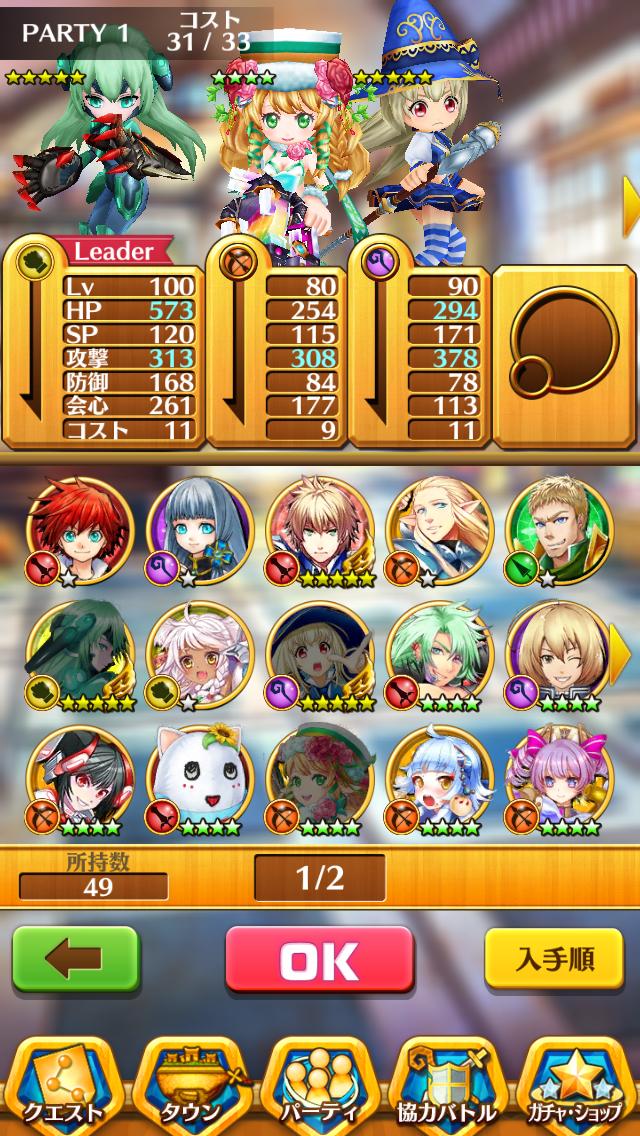Go back with the green arrow button
The image size is (640, 1136).
[x=75, y=960]
